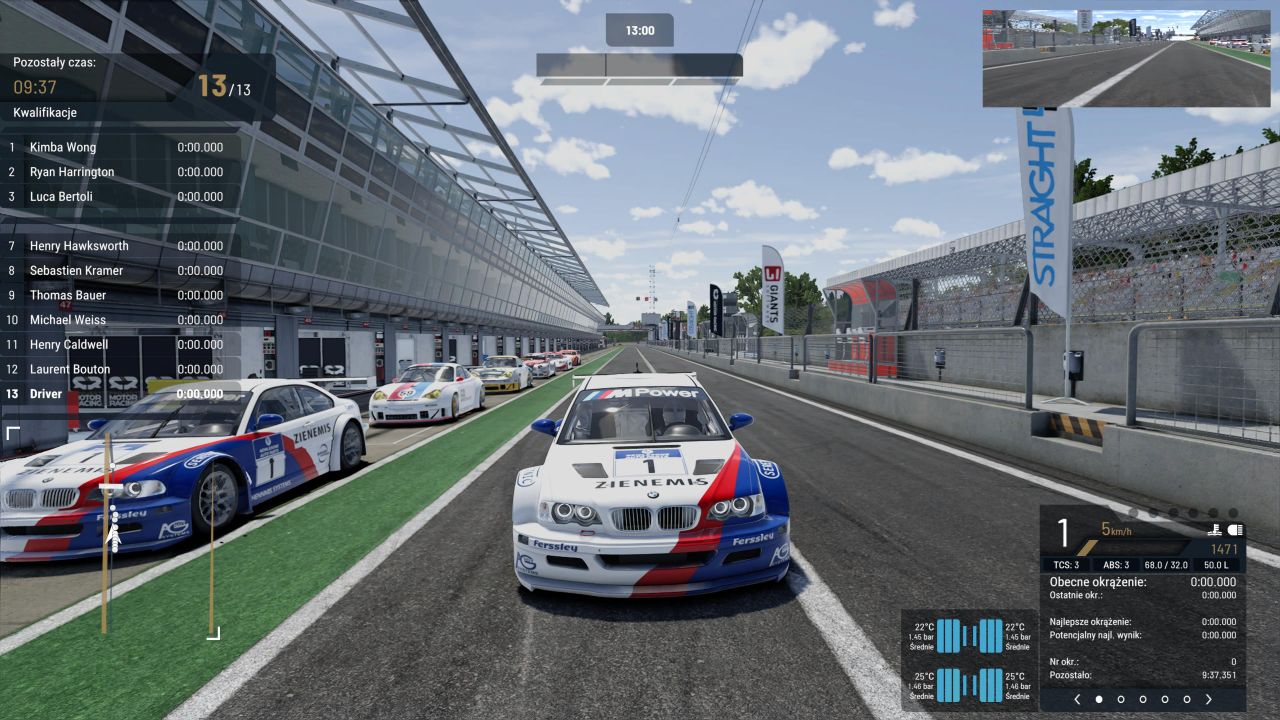
Task: Select Michael Weiss's timing row
Action: tap(116, 320)
